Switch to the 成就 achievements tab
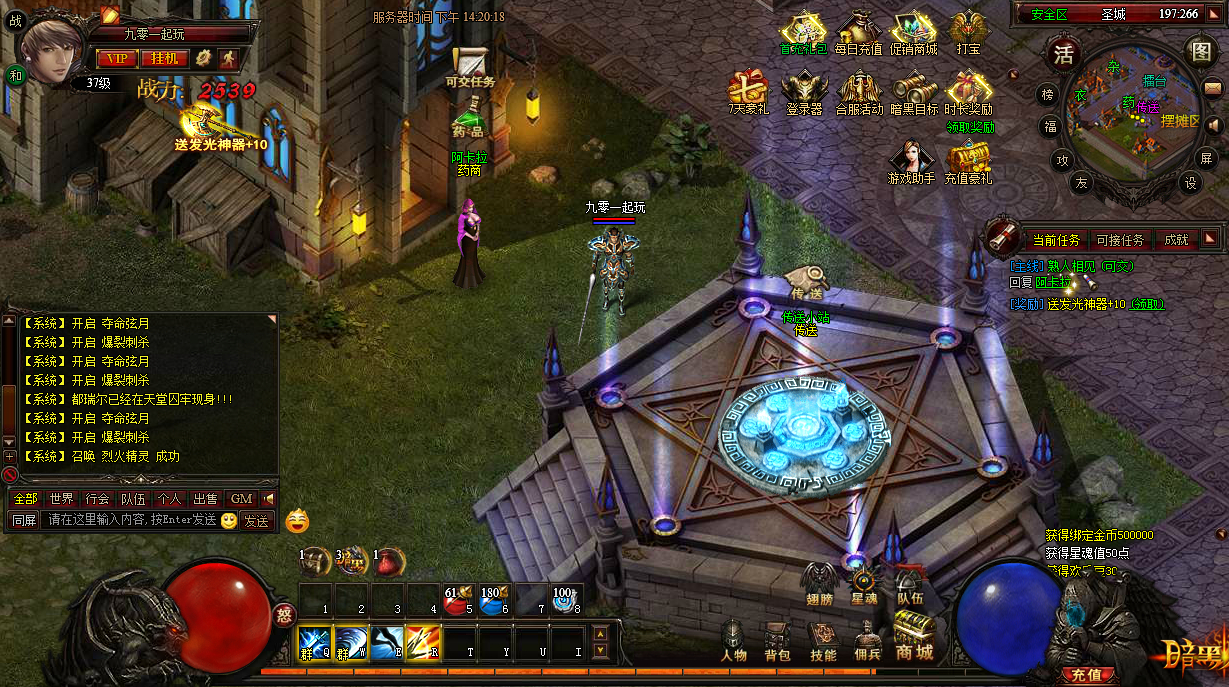Screen dimensions: 1229x687 click(x=1175, y=240)
